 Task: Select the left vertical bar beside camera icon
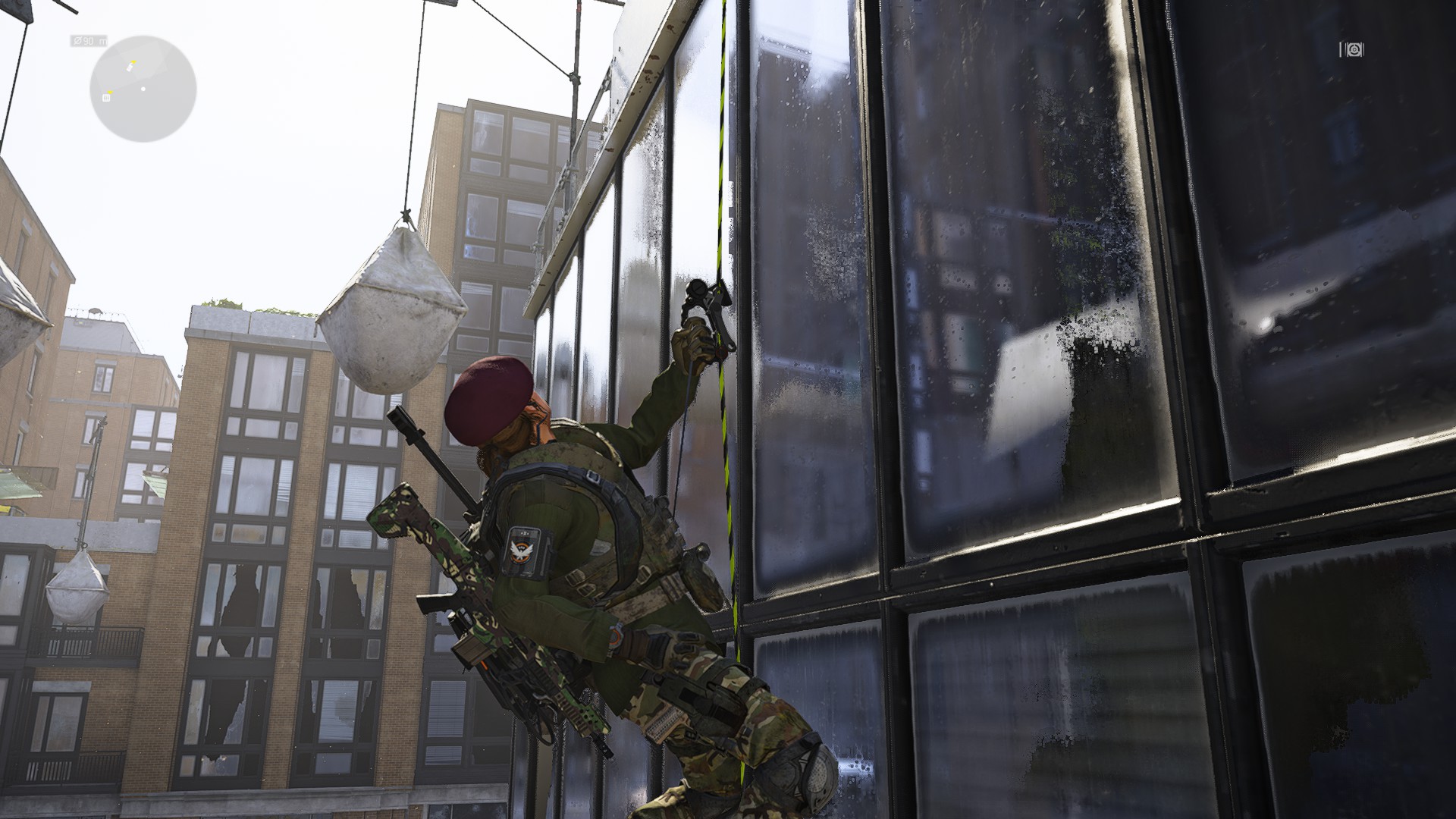[1341, 50]
